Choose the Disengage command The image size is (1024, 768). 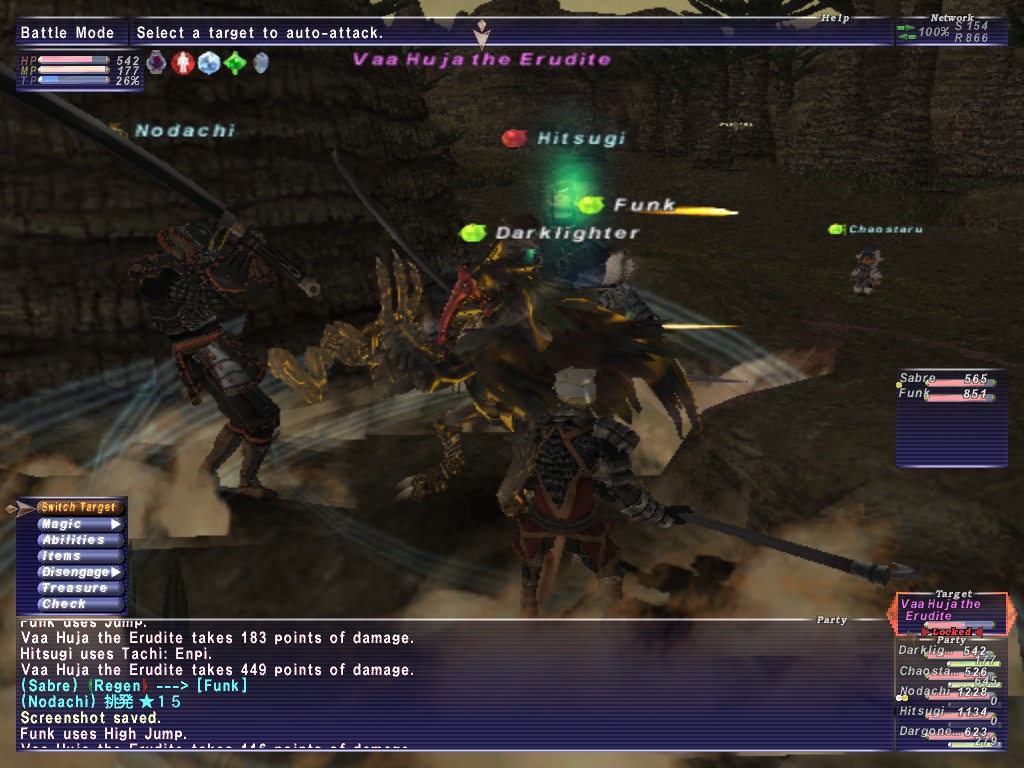click(x=78, y=572)
